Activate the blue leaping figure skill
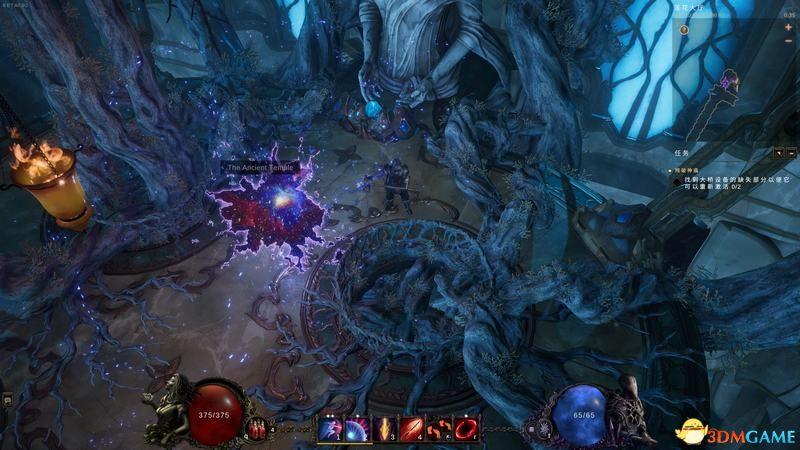 tap(331, 430)
